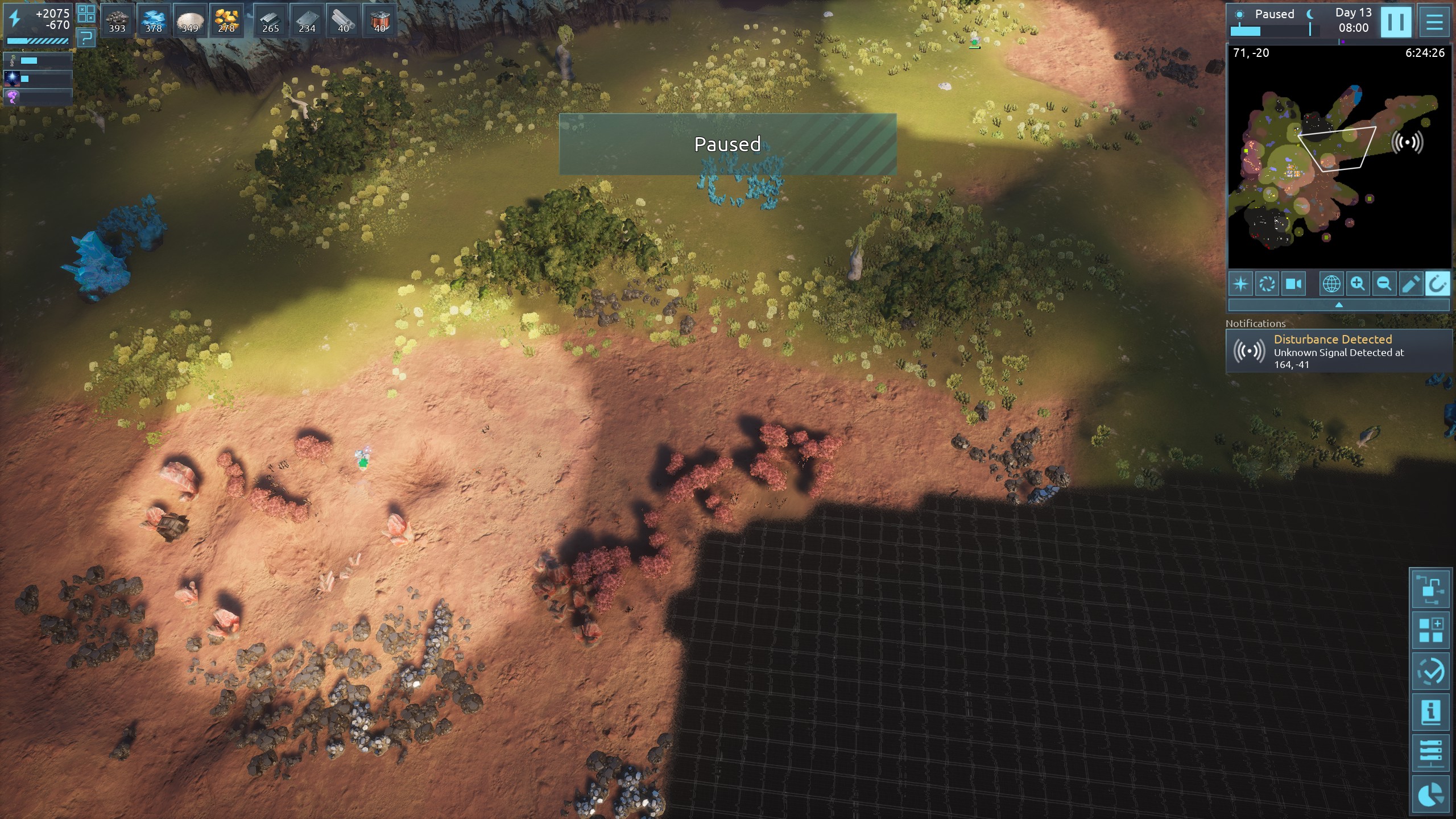Collapse the minimap panel using the arrow bar
The image size is (1456, 819).
pyautogui.click(x=1339, y=305)
